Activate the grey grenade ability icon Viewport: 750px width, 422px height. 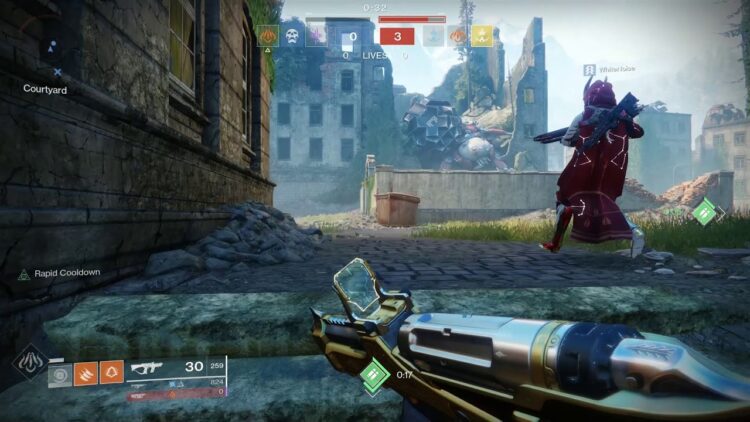pyautogui.click(x=61, y=374)
